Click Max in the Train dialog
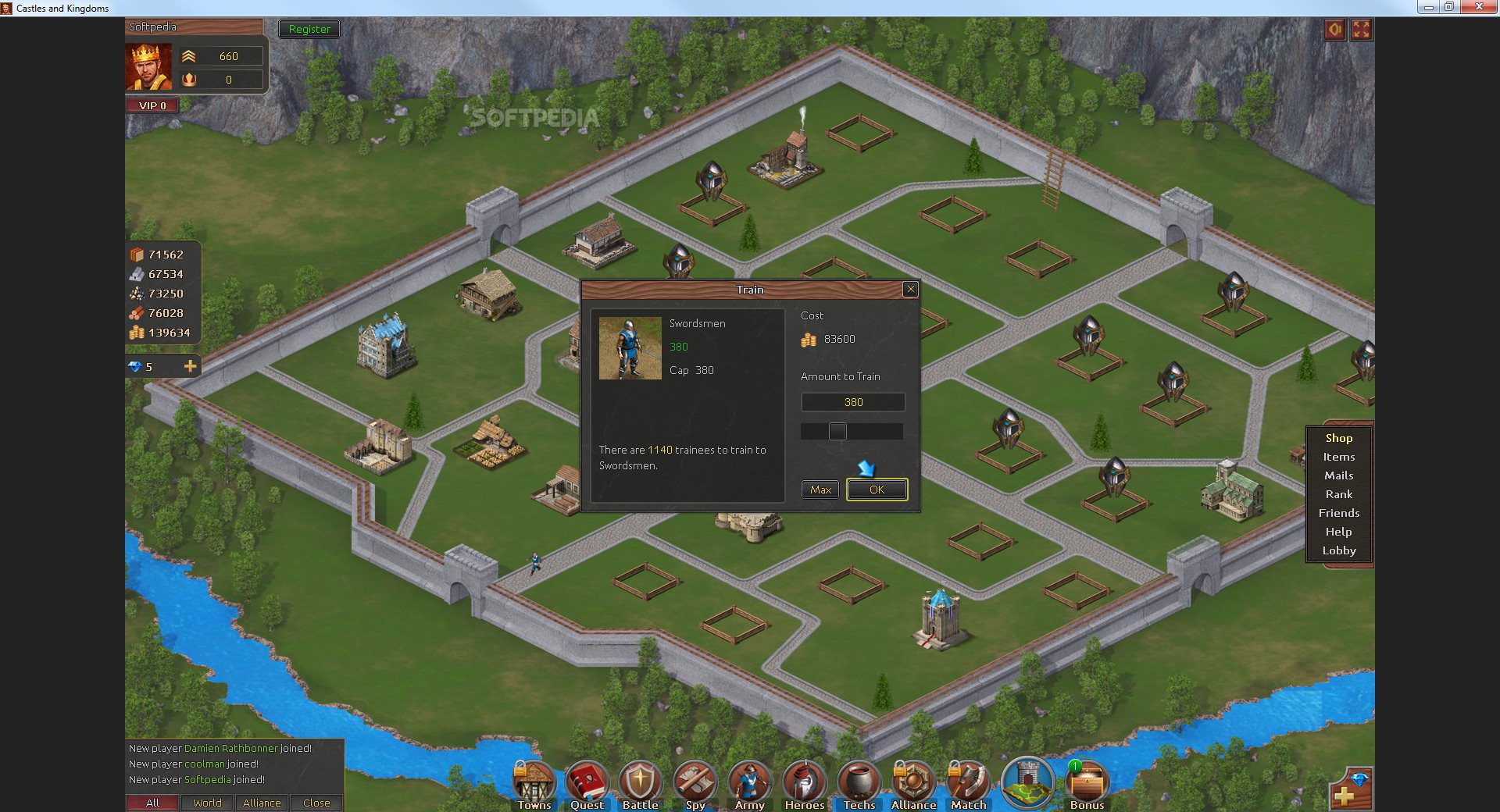The width and height of the screenshot is (1500, 812). pyautogui.click(x=820, y=490)
